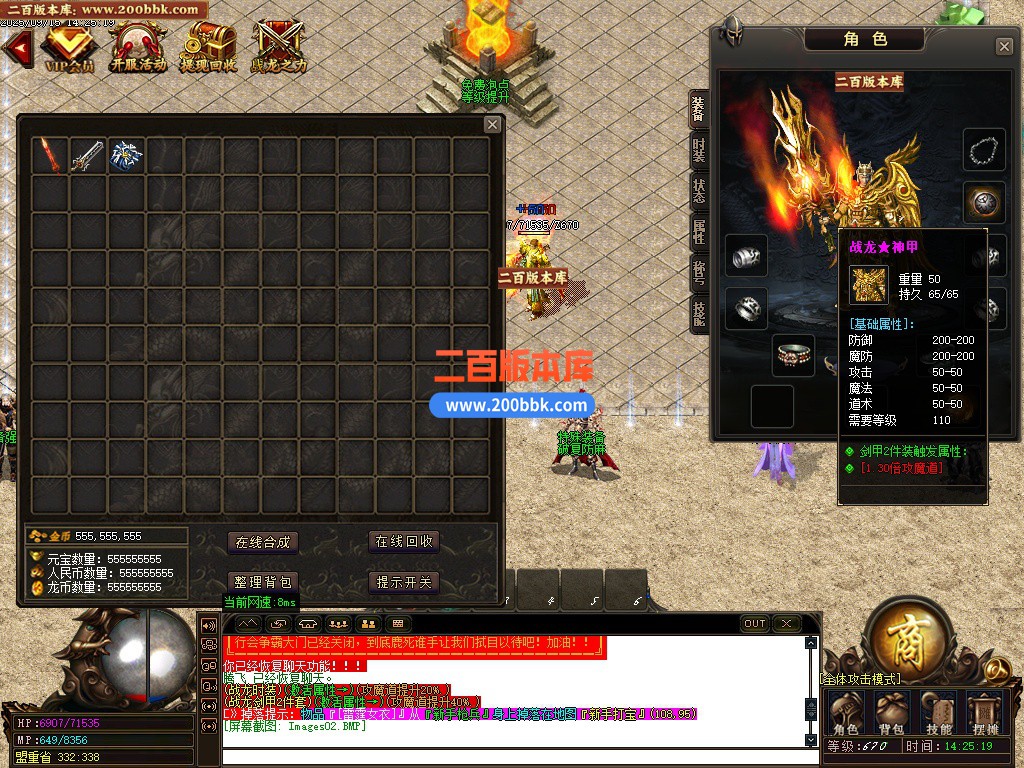The height and width of the screenshot is (768, 1024).
Task: Open the 提现回收 treasure chest icon
Action: click(x=208, y=45)
